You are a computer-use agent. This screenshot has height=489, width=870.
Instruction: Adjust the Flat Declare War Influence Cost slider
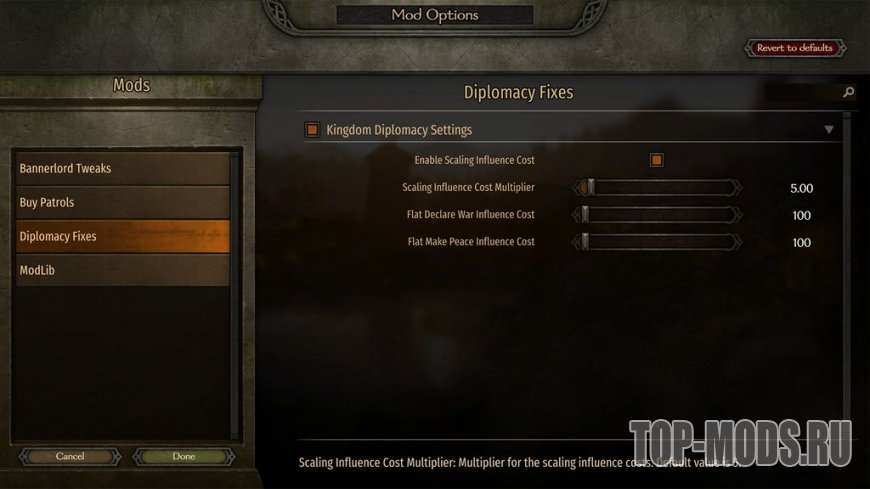coord(657,214)
